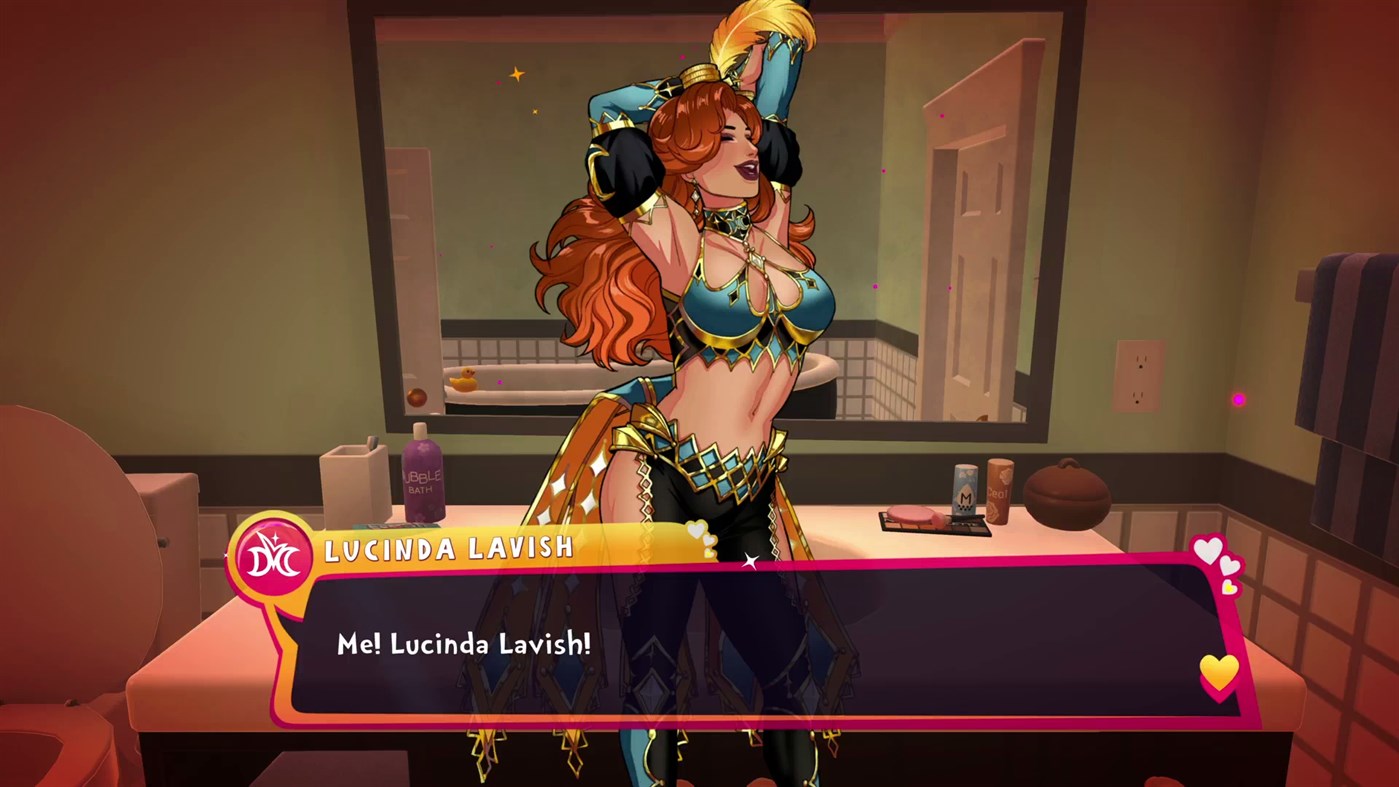Click the smaller white heart decoration
1399x787 pixels.
pyautogui.click(x=1230, y=566)
